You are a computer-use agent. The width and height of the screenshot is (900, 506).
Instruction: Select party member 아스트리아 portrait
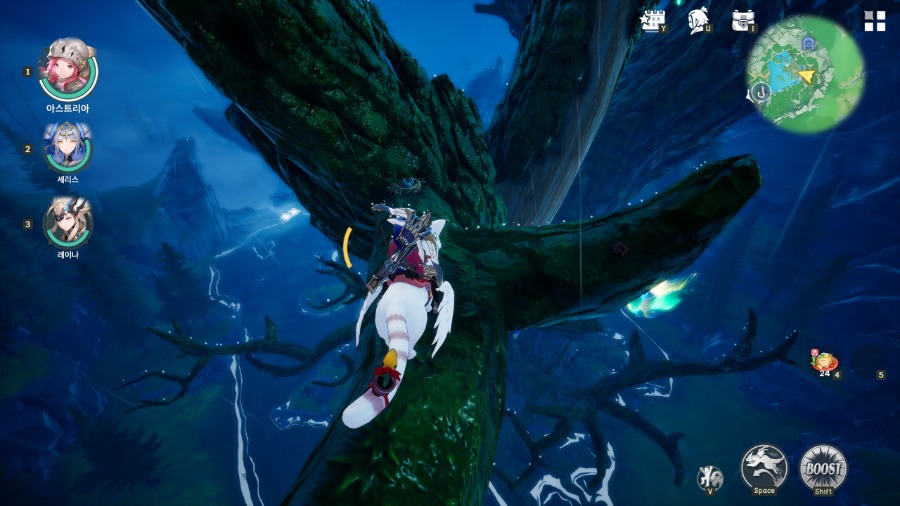click(x=68, y=67)
